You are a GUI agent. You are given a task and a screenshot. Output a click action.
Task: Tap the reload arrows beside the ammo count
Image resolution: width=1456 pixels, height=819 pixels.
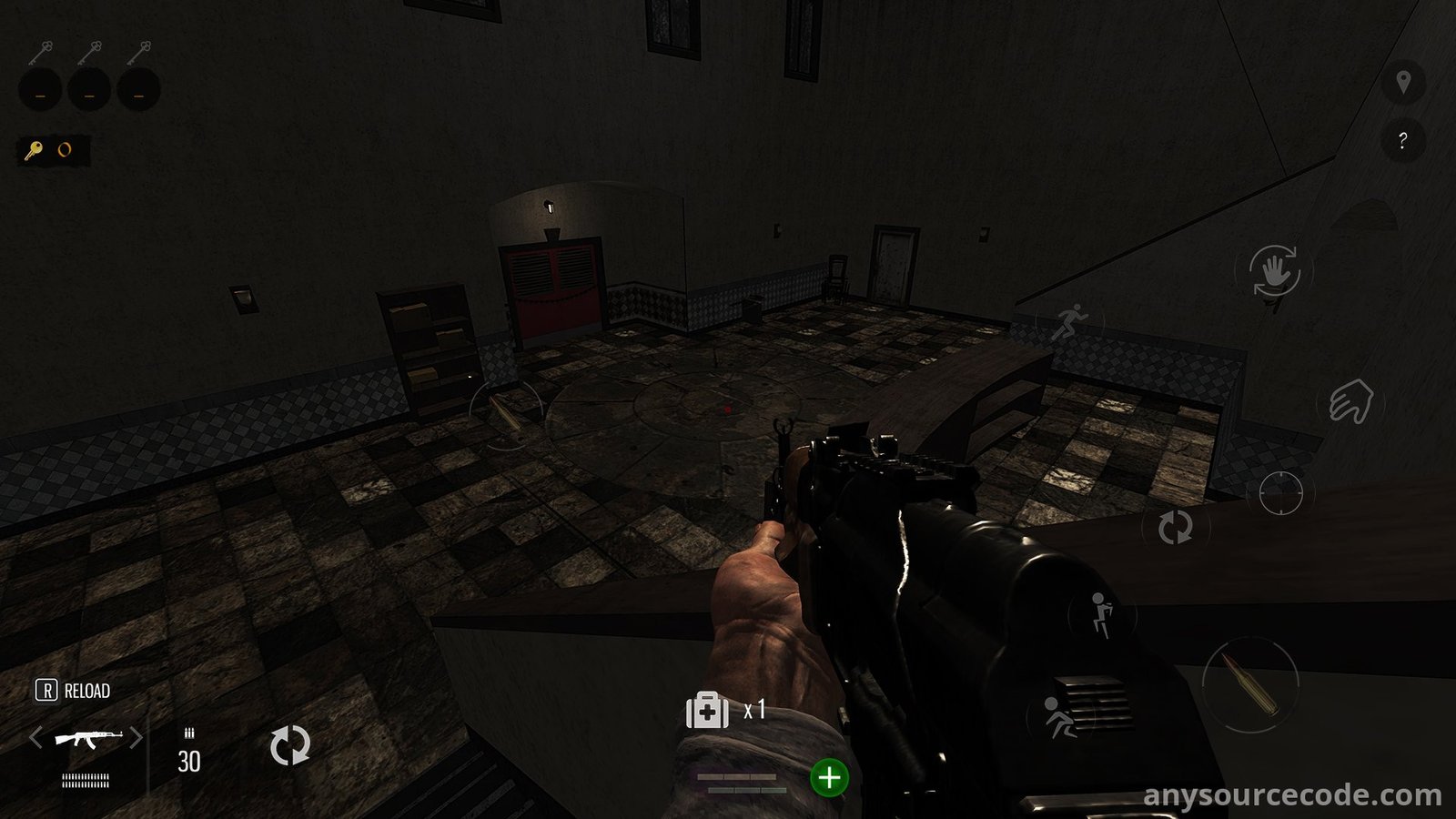click(289, 745)
